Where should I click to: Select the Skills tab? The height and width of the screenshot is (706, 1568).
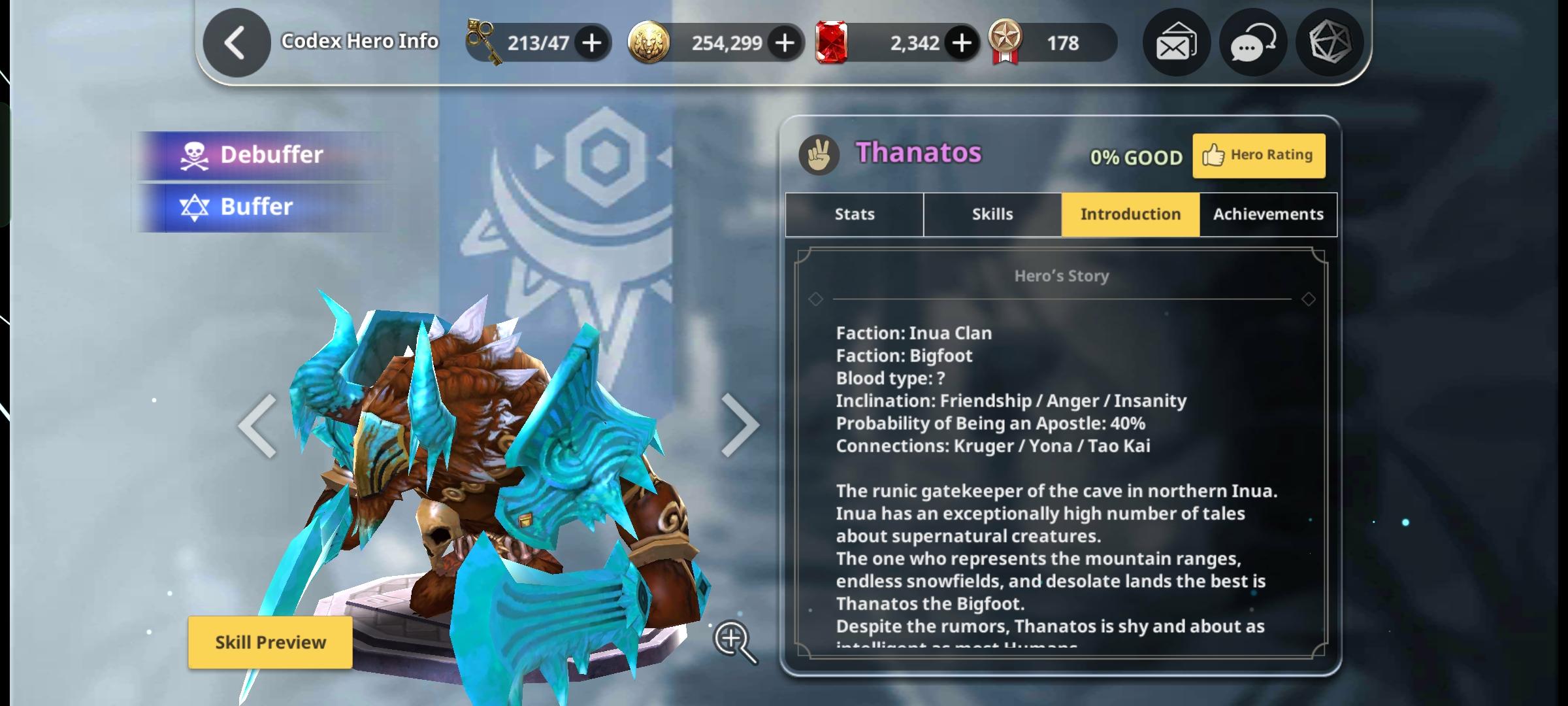992,214
